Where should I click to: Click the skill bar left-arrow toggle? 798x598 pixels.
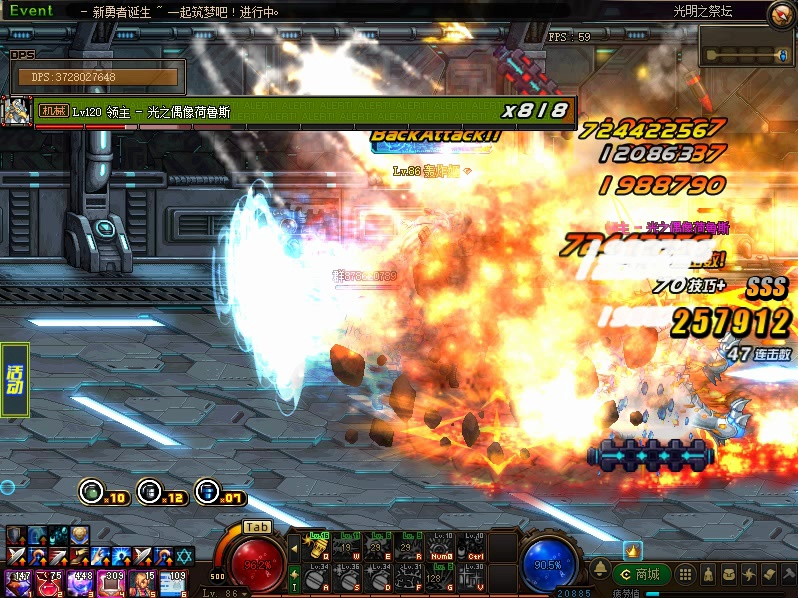click(294, 547)
